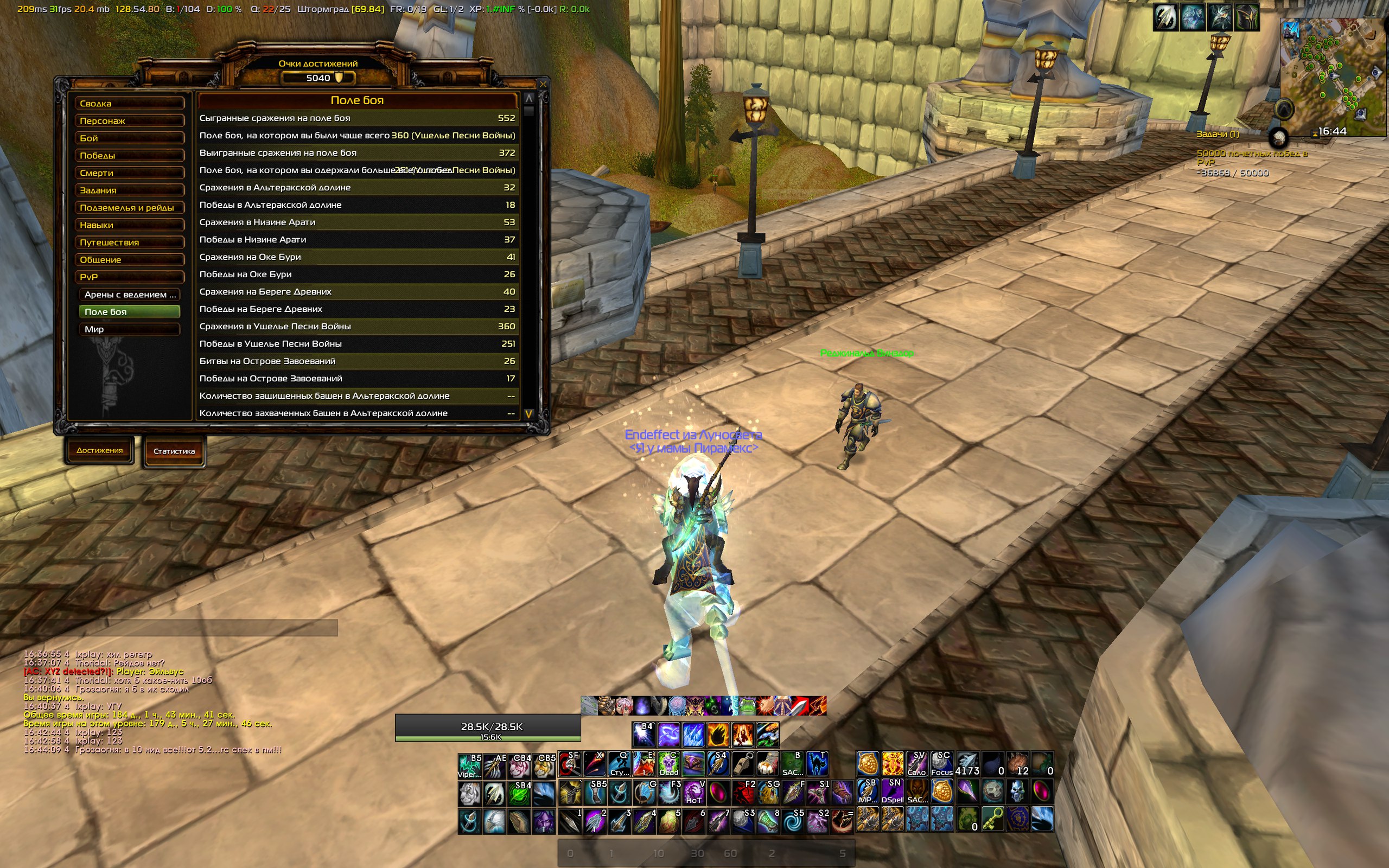This screenshot has width=1389, height=868.
Task: Activate the blue cat ability bound to T
Action: (x=817, y=764)
